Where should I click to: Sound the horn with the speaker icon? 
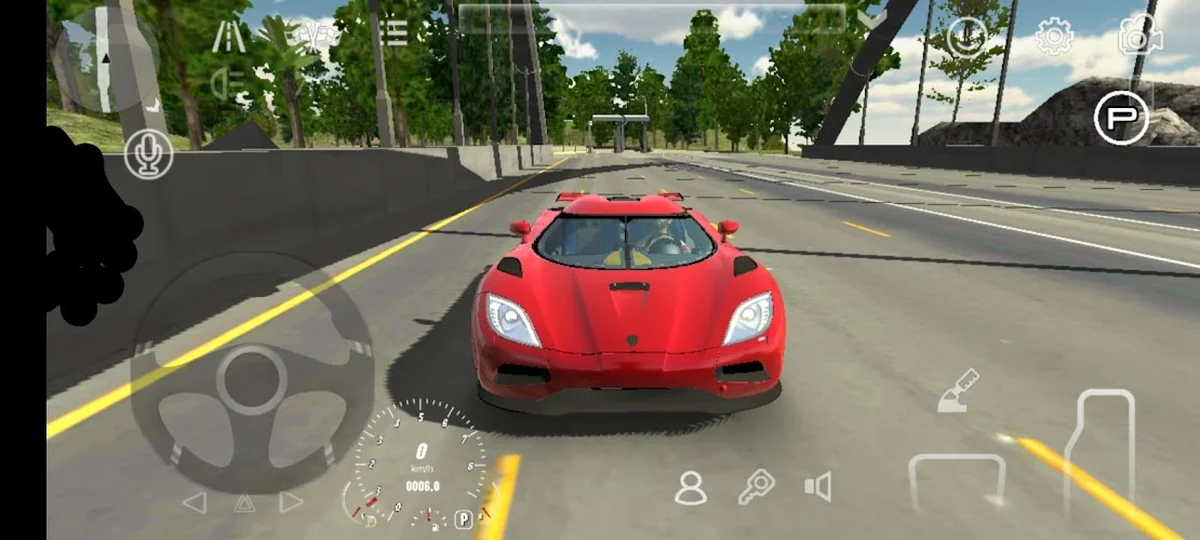(x=818, y=487)
